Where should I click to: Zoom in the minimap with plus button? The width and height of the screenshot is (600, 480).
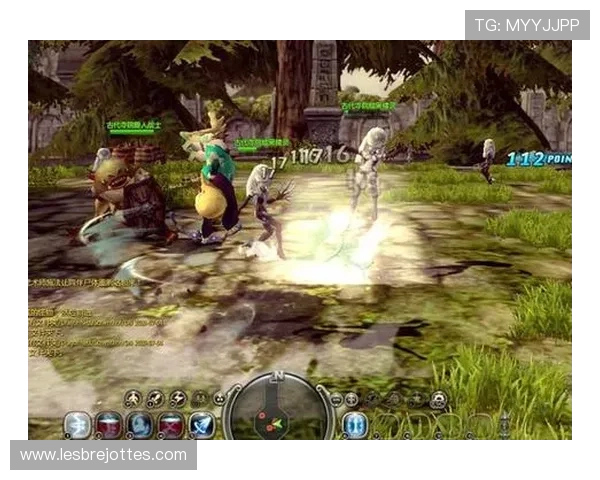tap(352, 399)
